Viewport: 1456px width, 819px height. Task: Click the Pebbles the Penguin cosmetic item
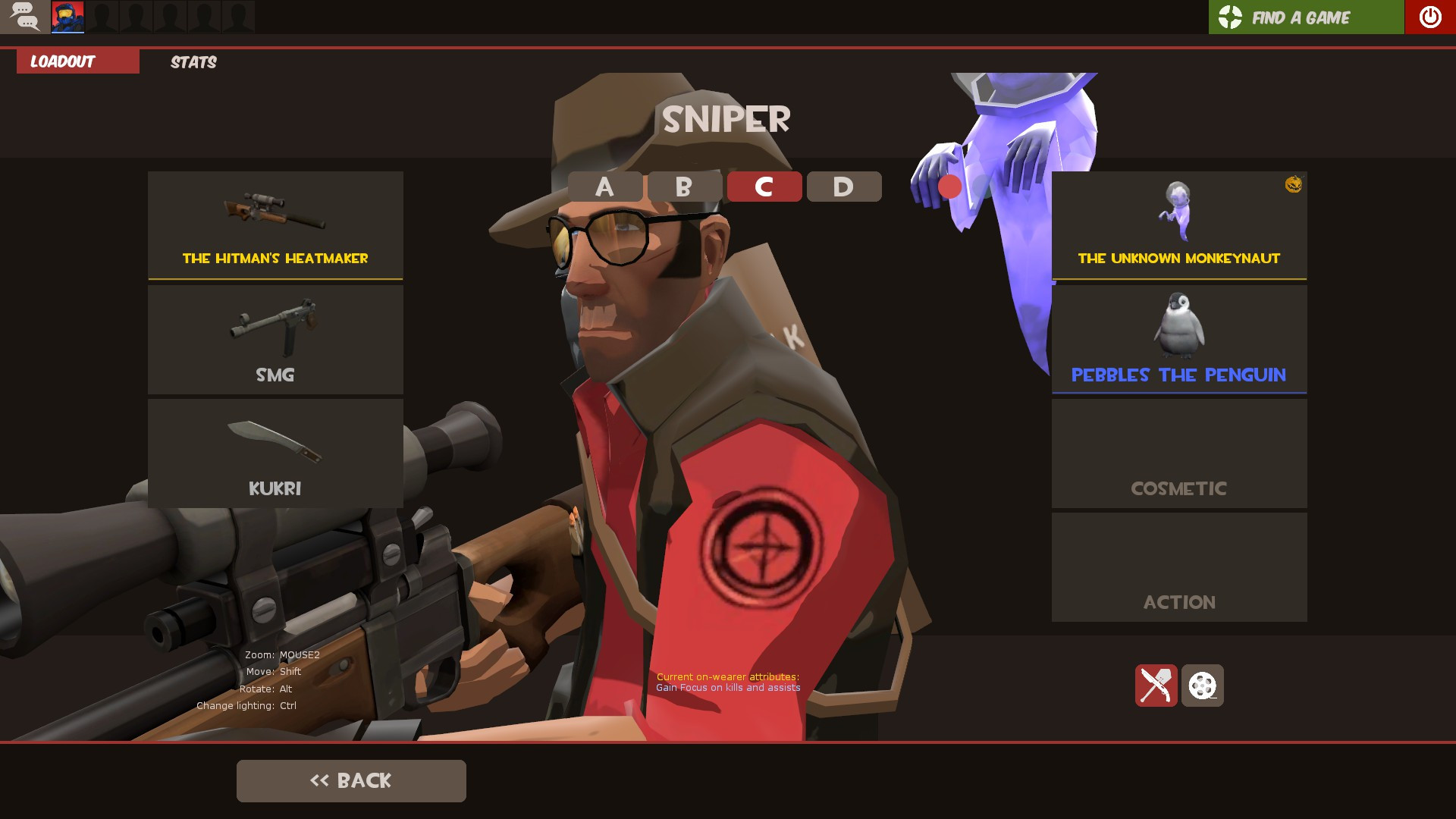[x=1179, y=339]
